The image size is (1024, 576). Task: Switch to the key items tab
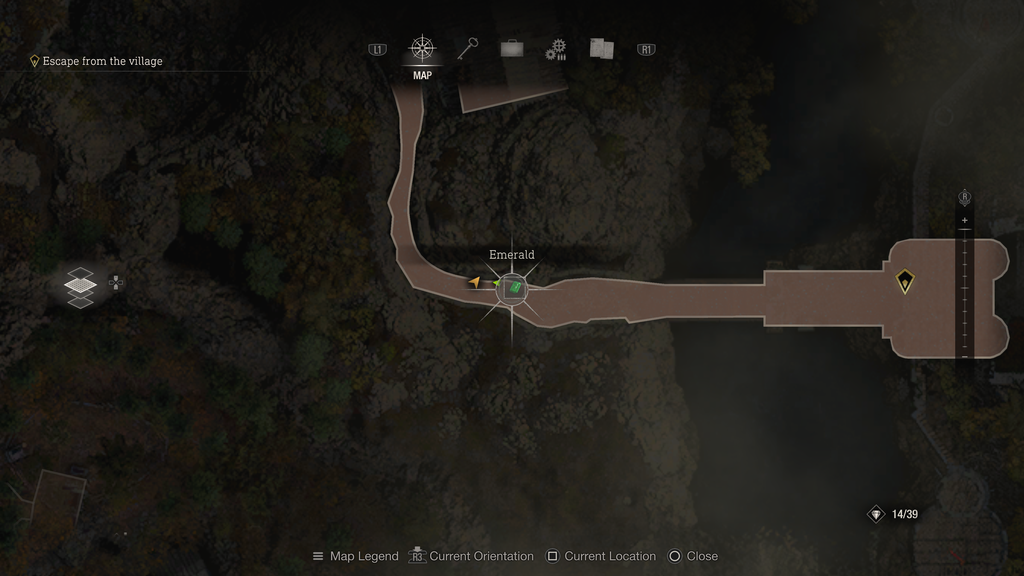467,49
